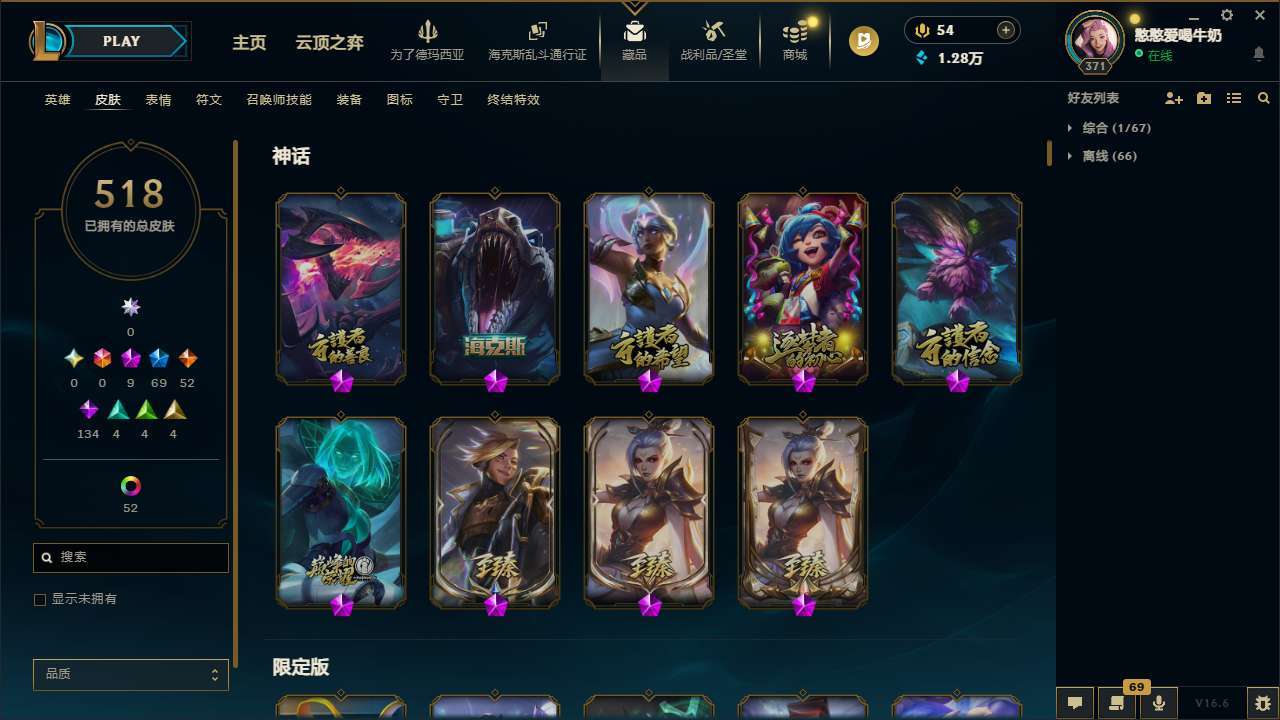Click the add friend icon
Screen dimensions: 1280x720
coord(1173,98)
